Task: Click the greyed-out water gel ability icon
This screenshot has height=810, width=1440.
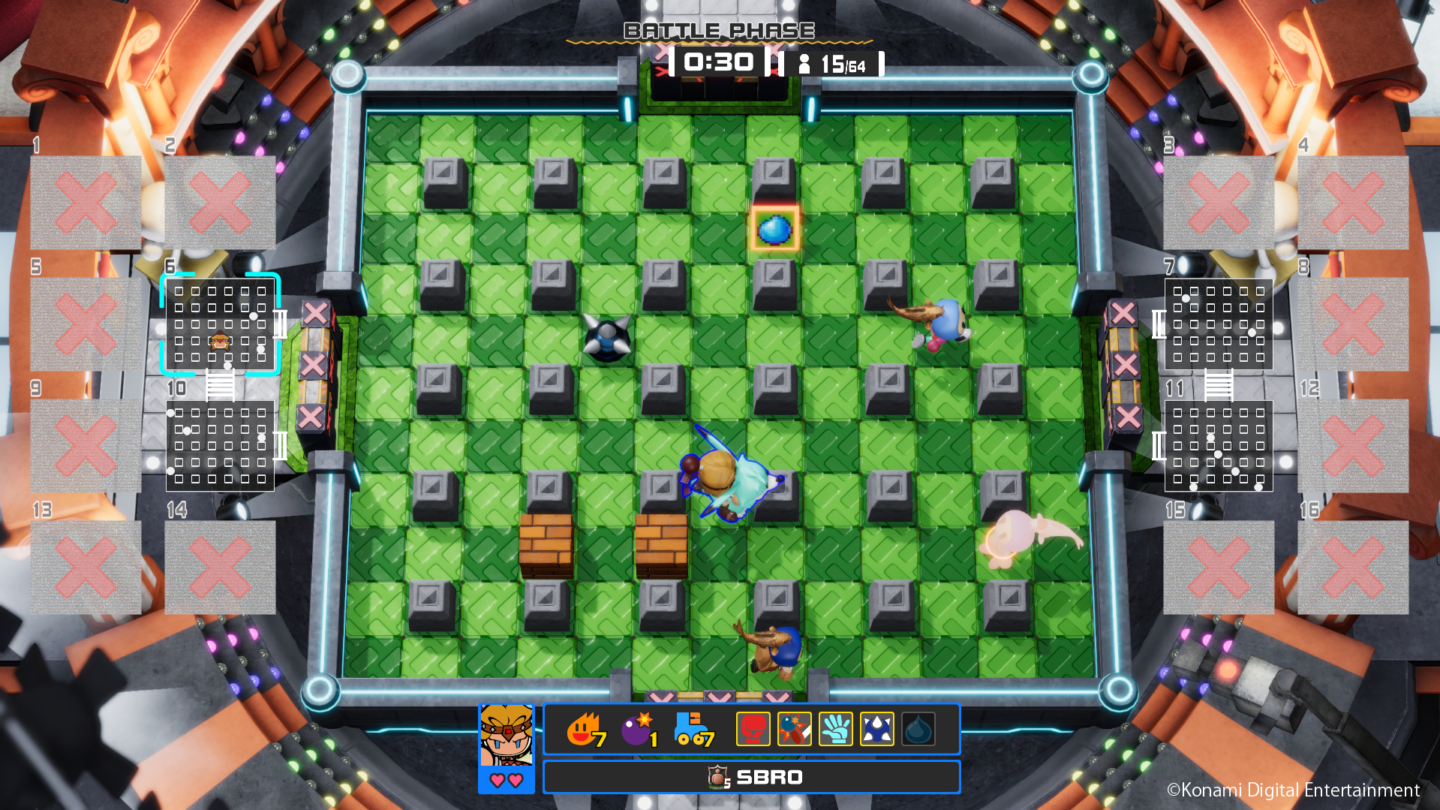Action: click(917, 728)
